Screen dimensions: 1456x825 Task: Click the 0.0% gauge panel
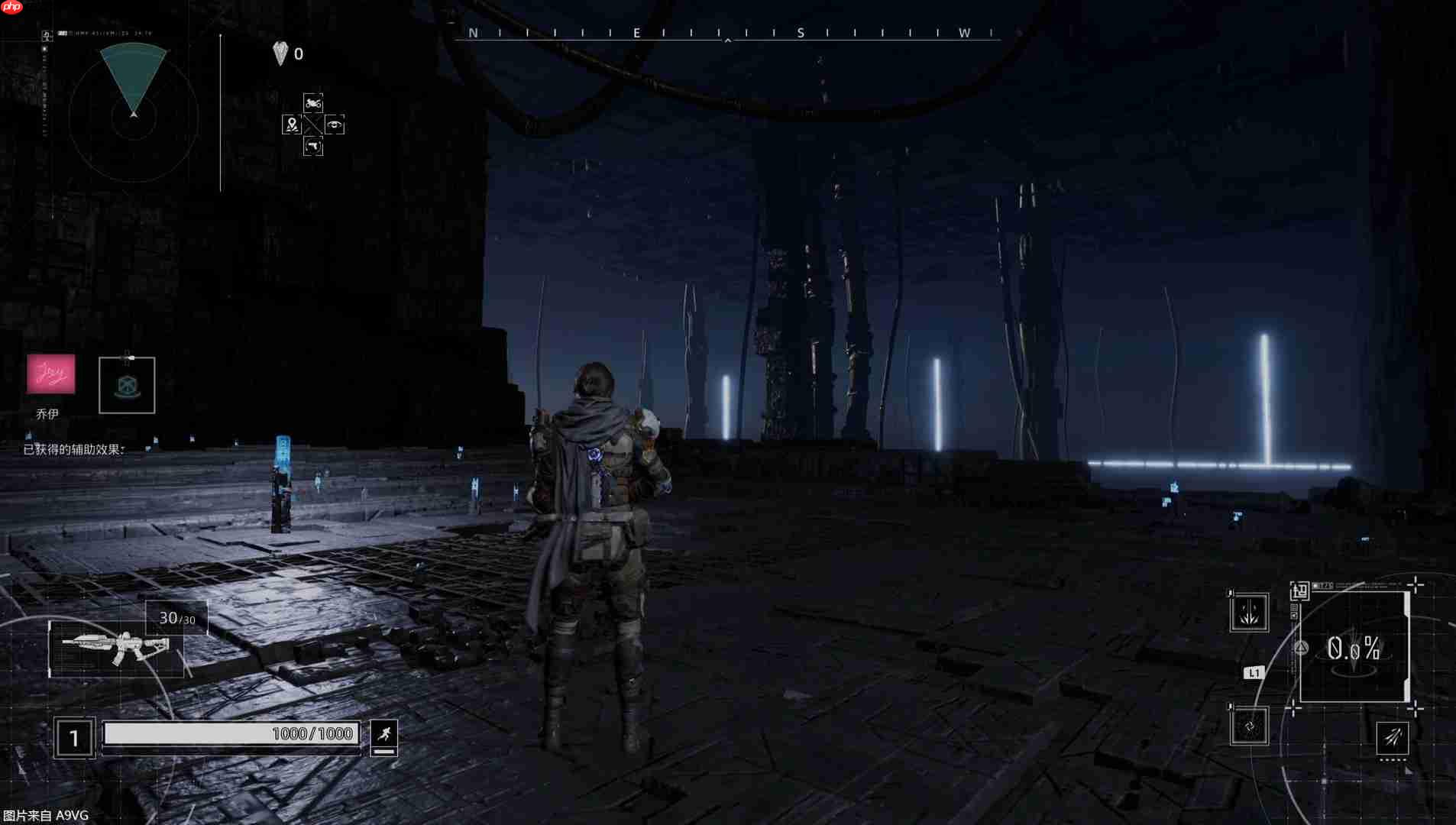[x=1354, y=649]
